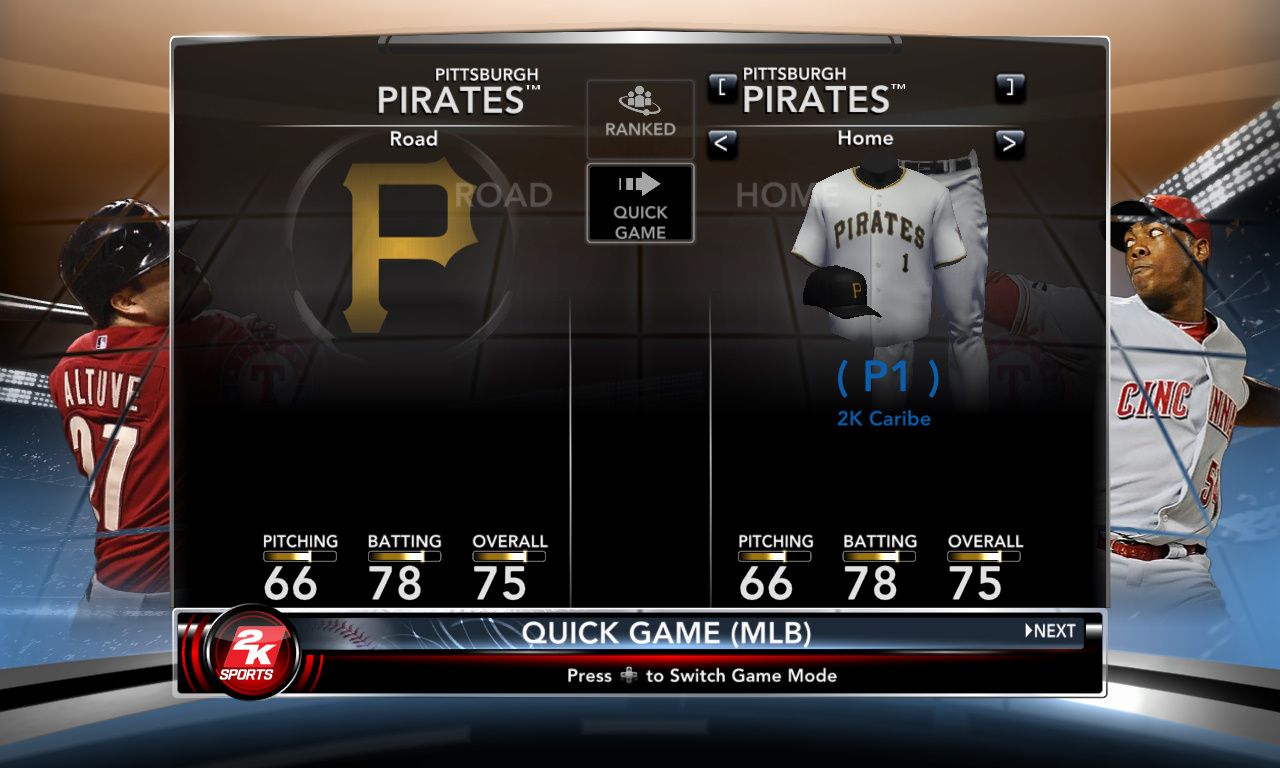
Task: Choose the Quick Game mode button
Action: pos(640,203)
